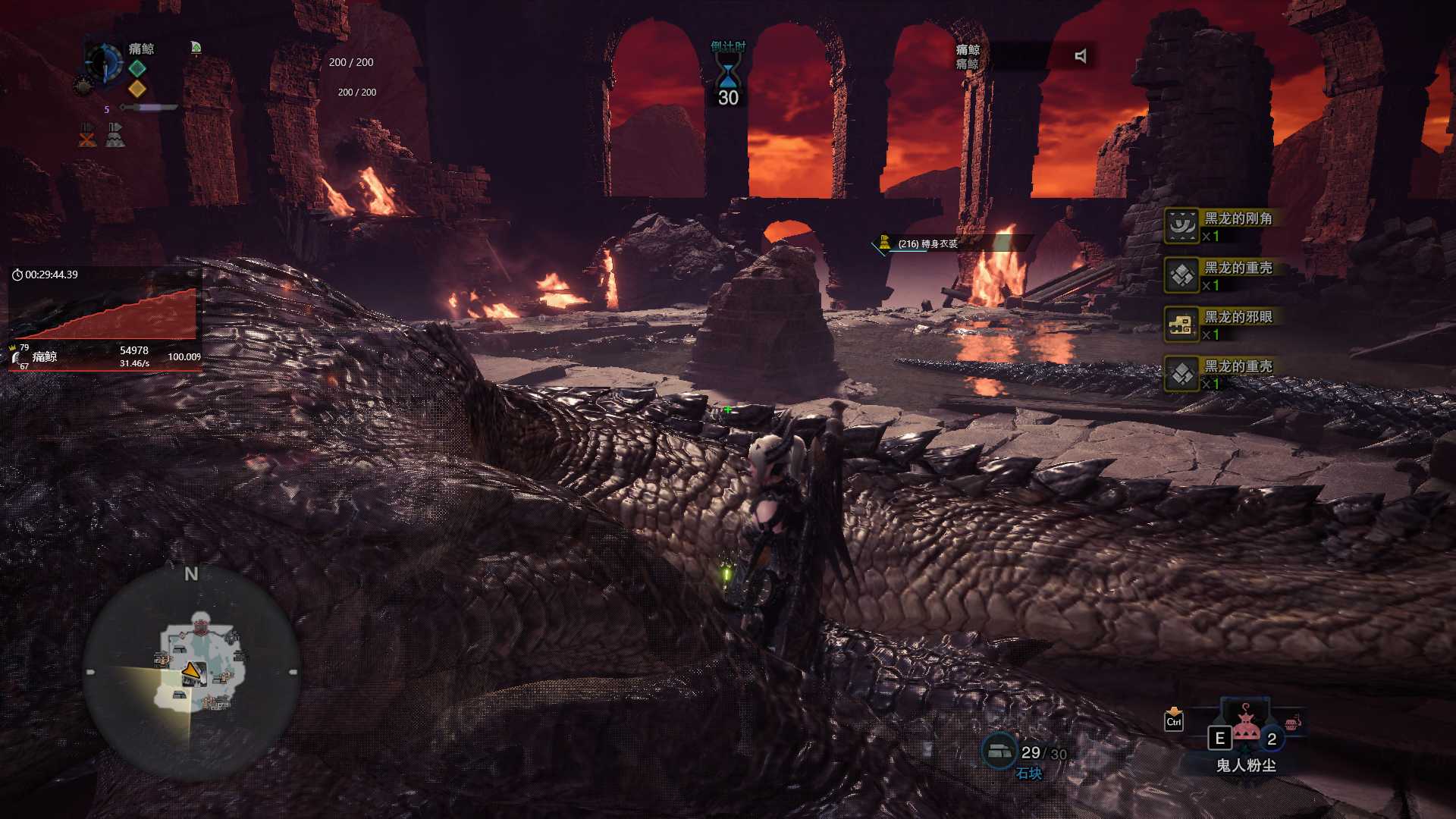Open the circular minimap
Viewport: 1456px width, 819px height.
[191, 673]
